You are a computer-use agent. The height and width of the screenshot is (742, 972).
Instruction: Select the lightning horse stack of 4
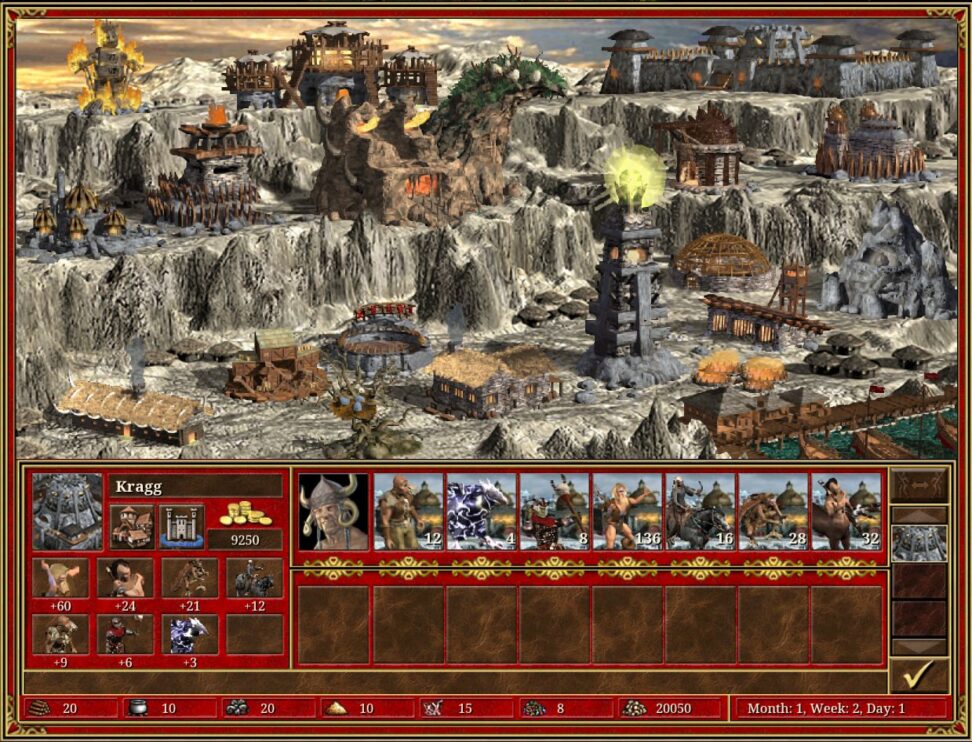[x=481, y=511]
